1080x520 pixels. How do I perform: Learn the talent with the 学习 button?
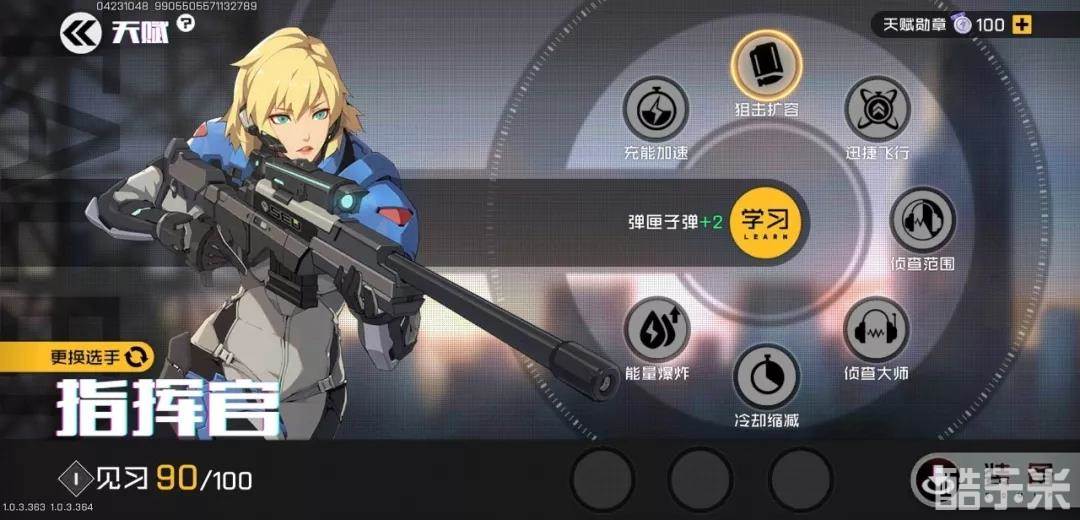[x=766, y=221]
